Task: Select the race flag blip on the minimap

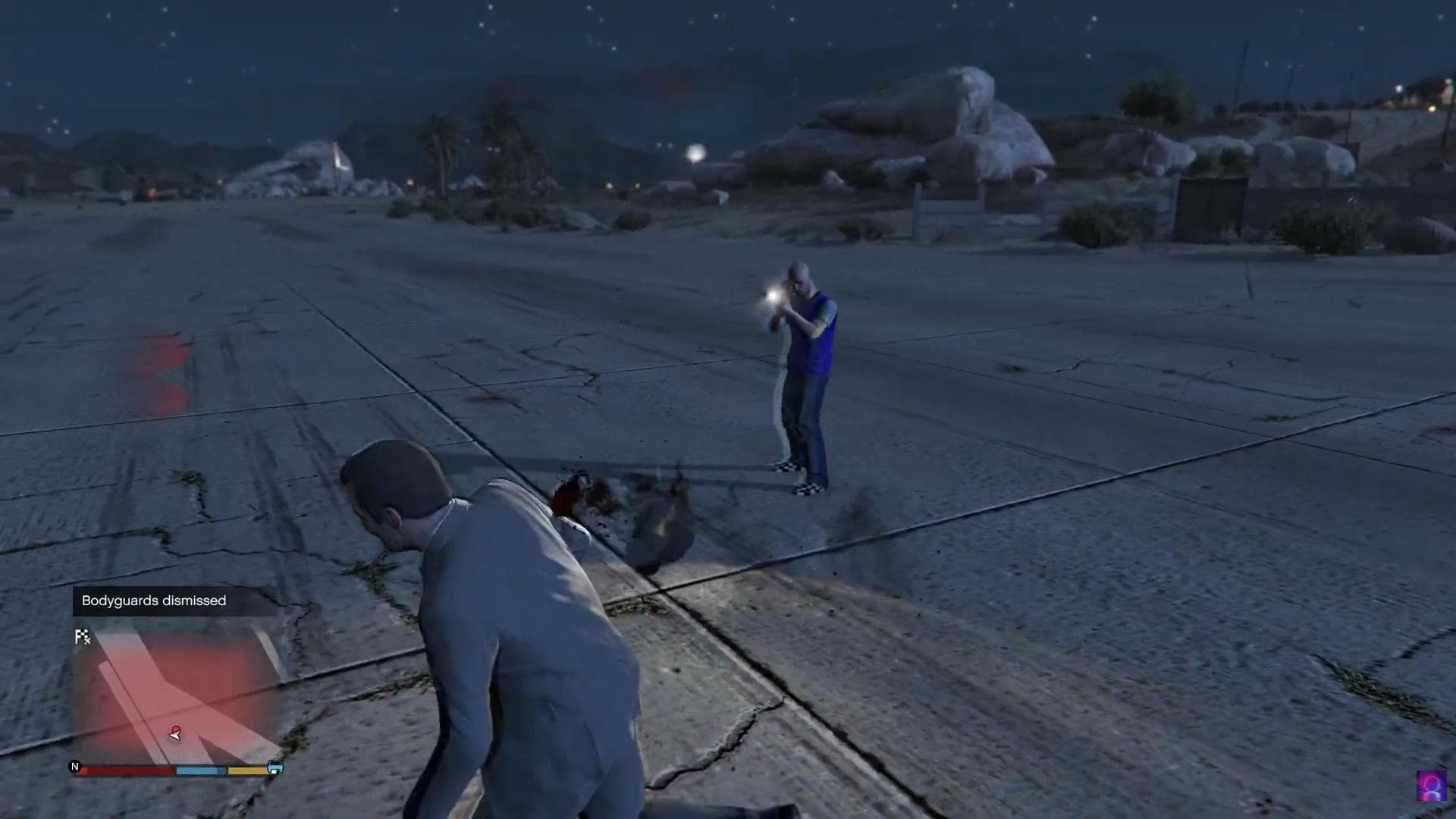Action: (80, 635)
